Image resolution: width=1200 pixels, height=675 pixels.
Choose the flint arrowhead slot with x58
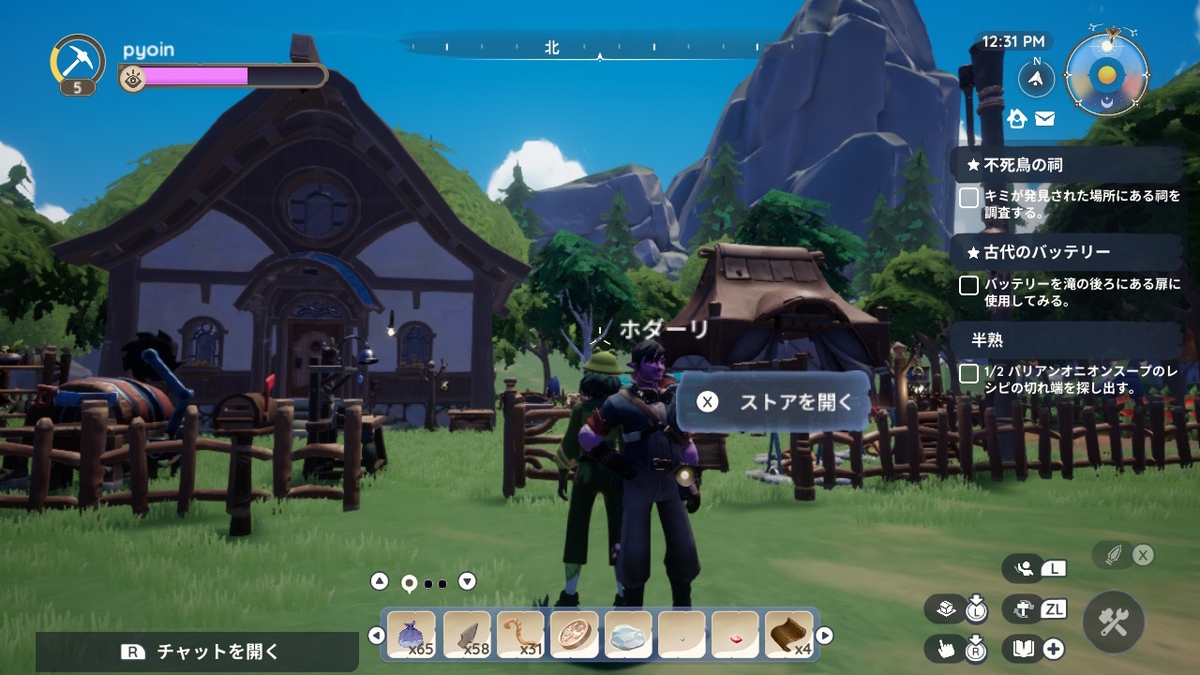click(466, 635)
